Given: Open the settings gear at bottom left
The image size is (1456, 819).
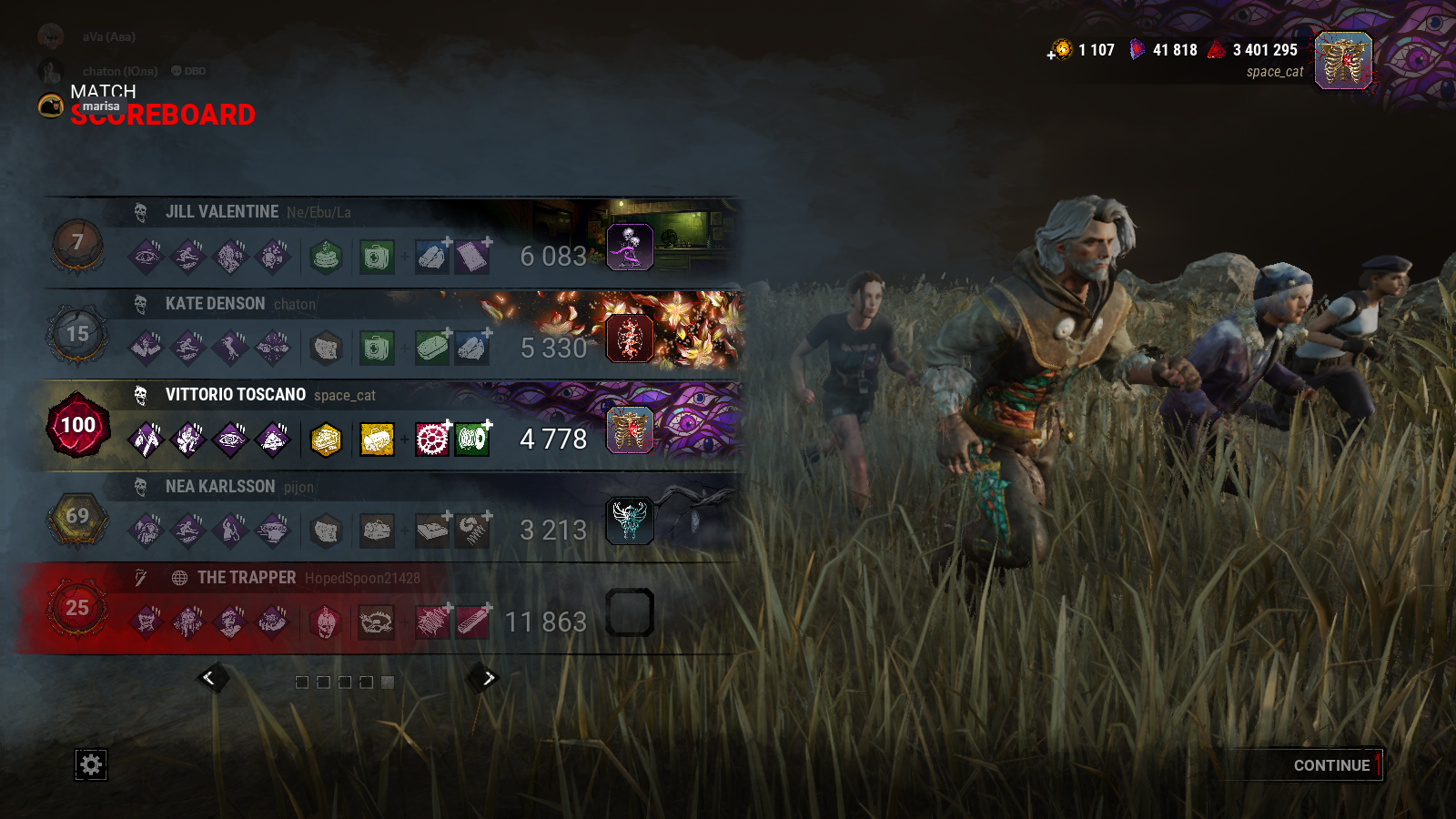Looking at the screenshot, I should pyautogui.click(x=90, y=765).
